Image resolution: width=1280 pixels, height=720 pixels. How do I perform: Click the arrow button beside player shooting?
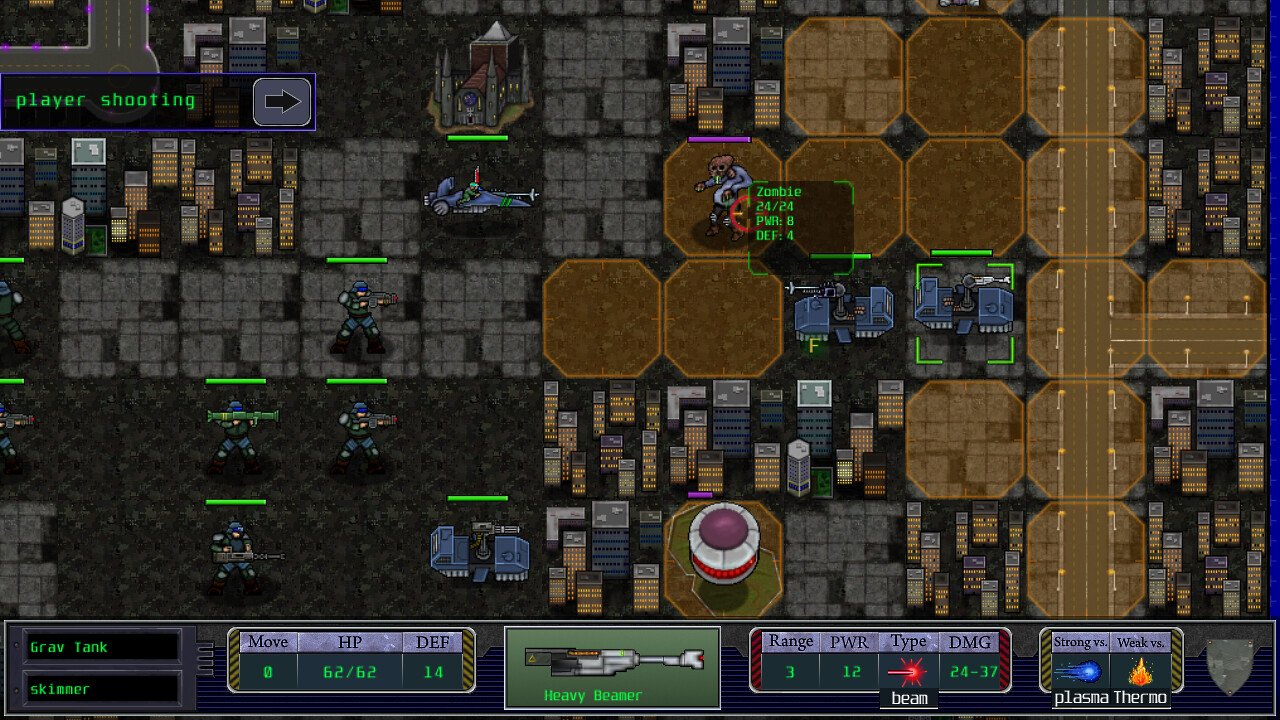(x=282, y=101)
